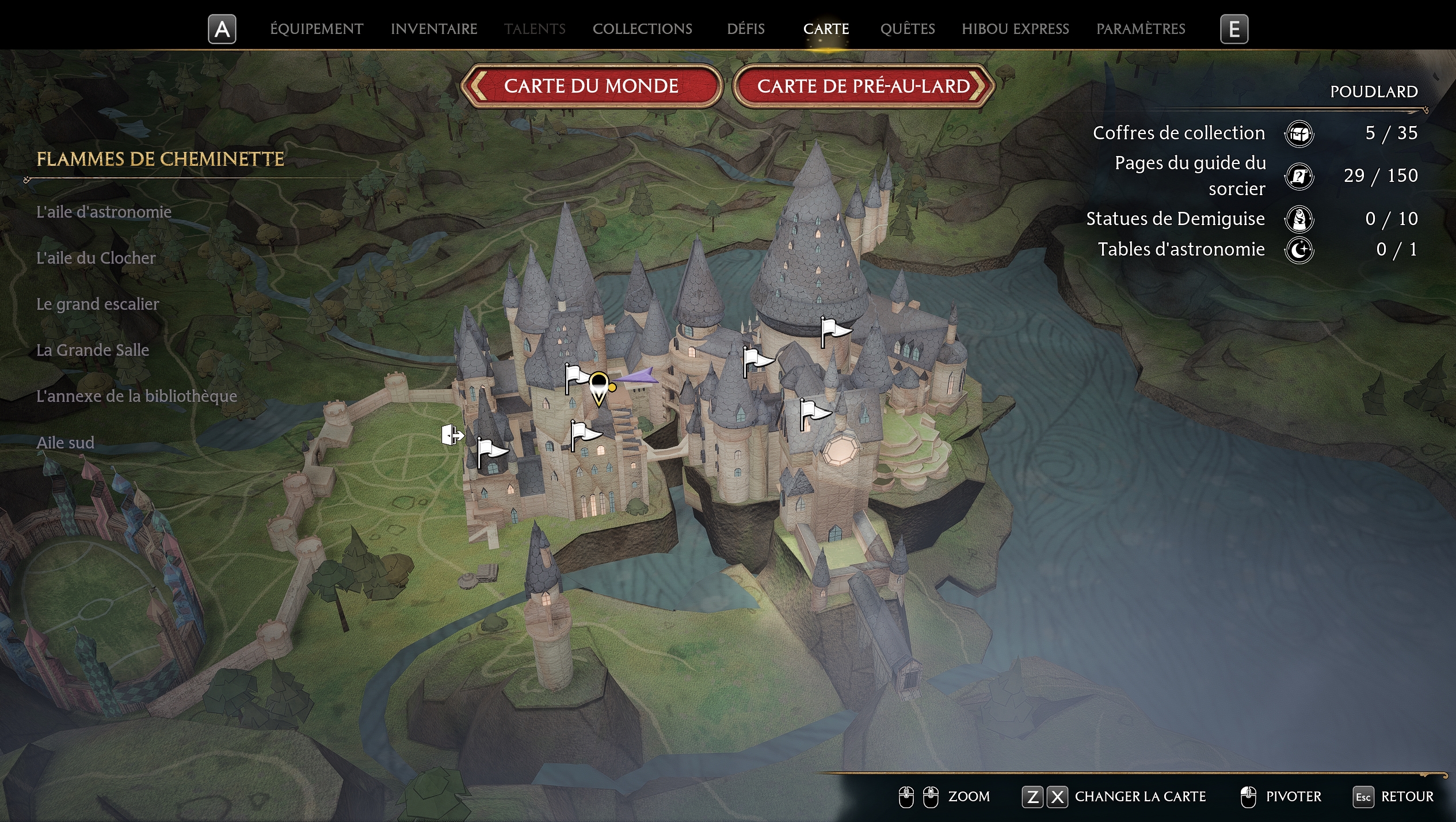Open the Inventaire tab
The width and height of the screenshot is (1456, 822).
434,29
